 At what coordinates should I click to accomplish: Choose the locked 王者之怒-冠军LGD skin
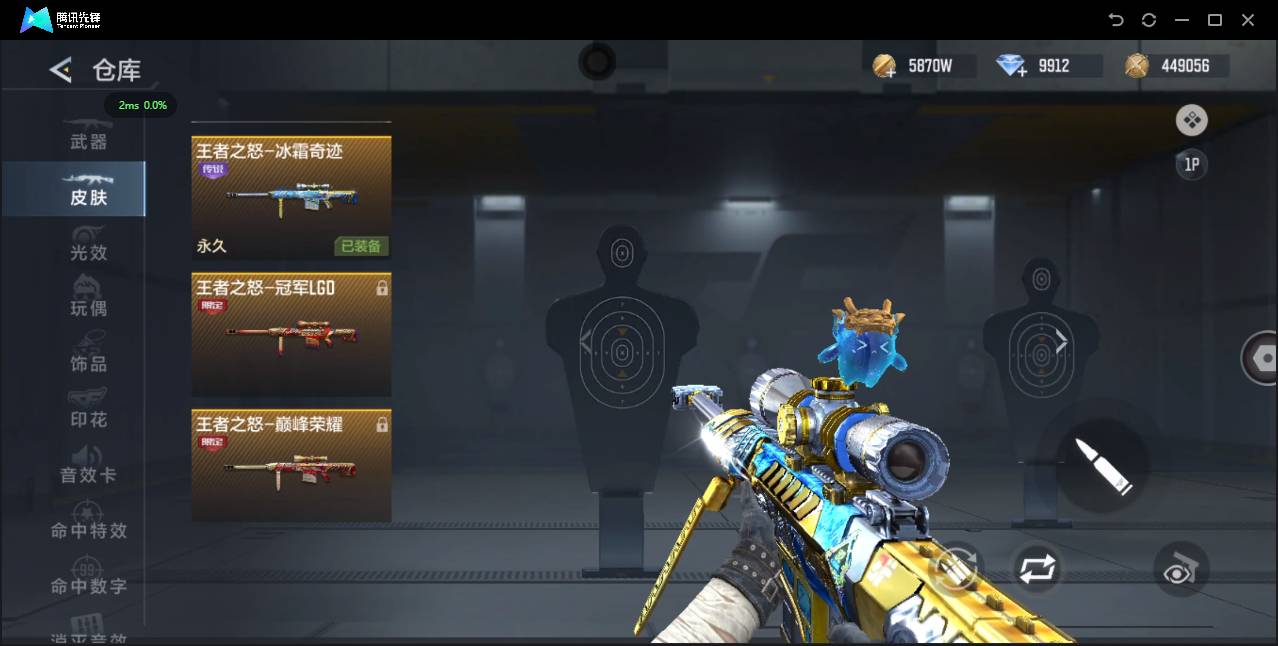[291, 334]
